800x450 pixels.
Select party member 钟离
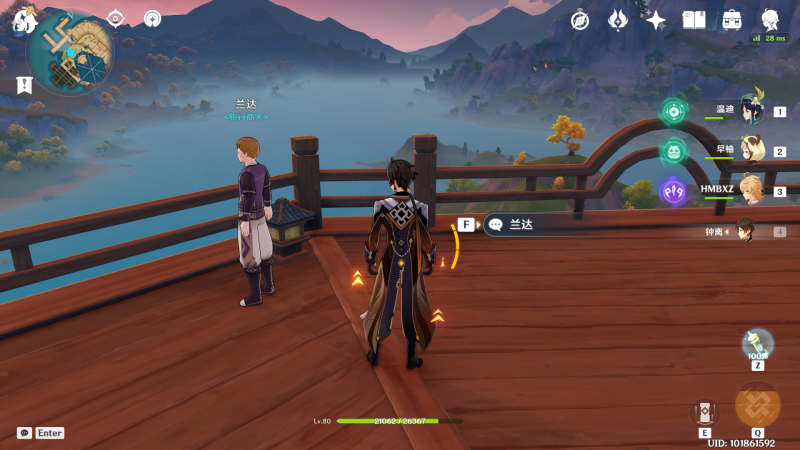tap(747, 231)
